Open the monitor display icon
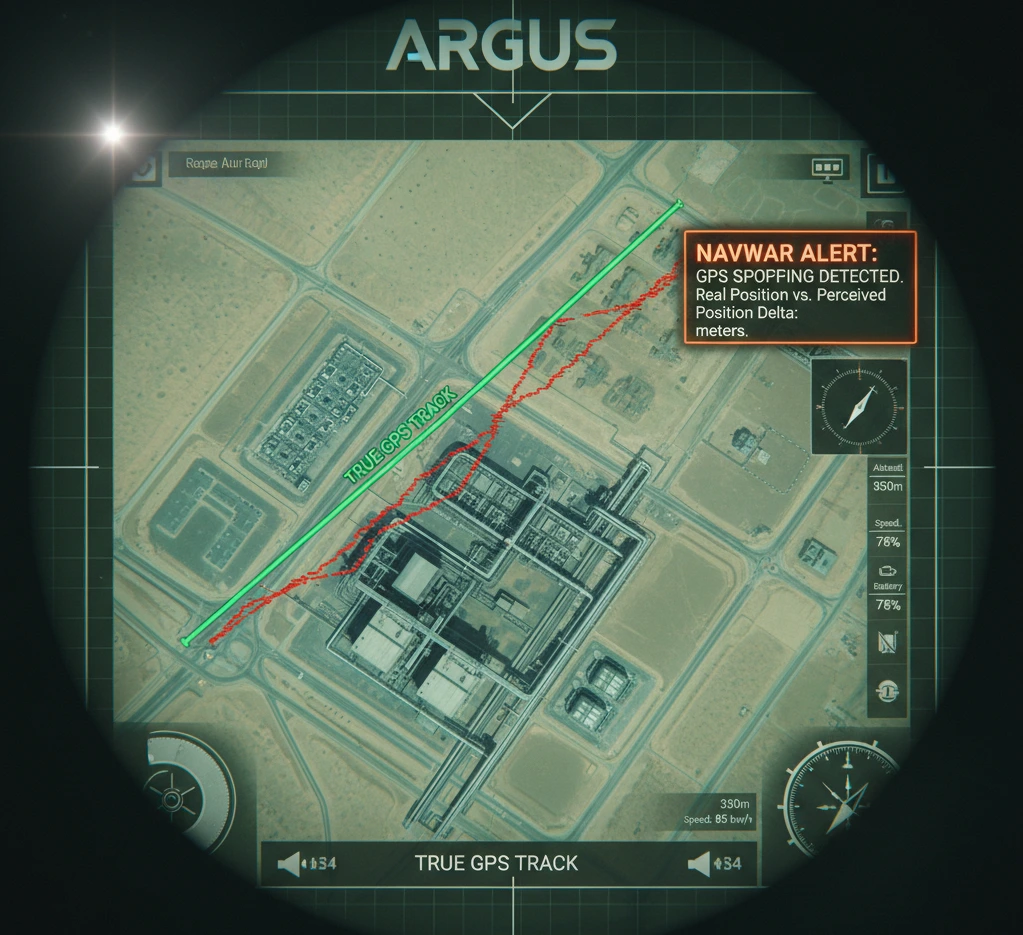This screenshot has width=1023, height=935. click(829, 168)
